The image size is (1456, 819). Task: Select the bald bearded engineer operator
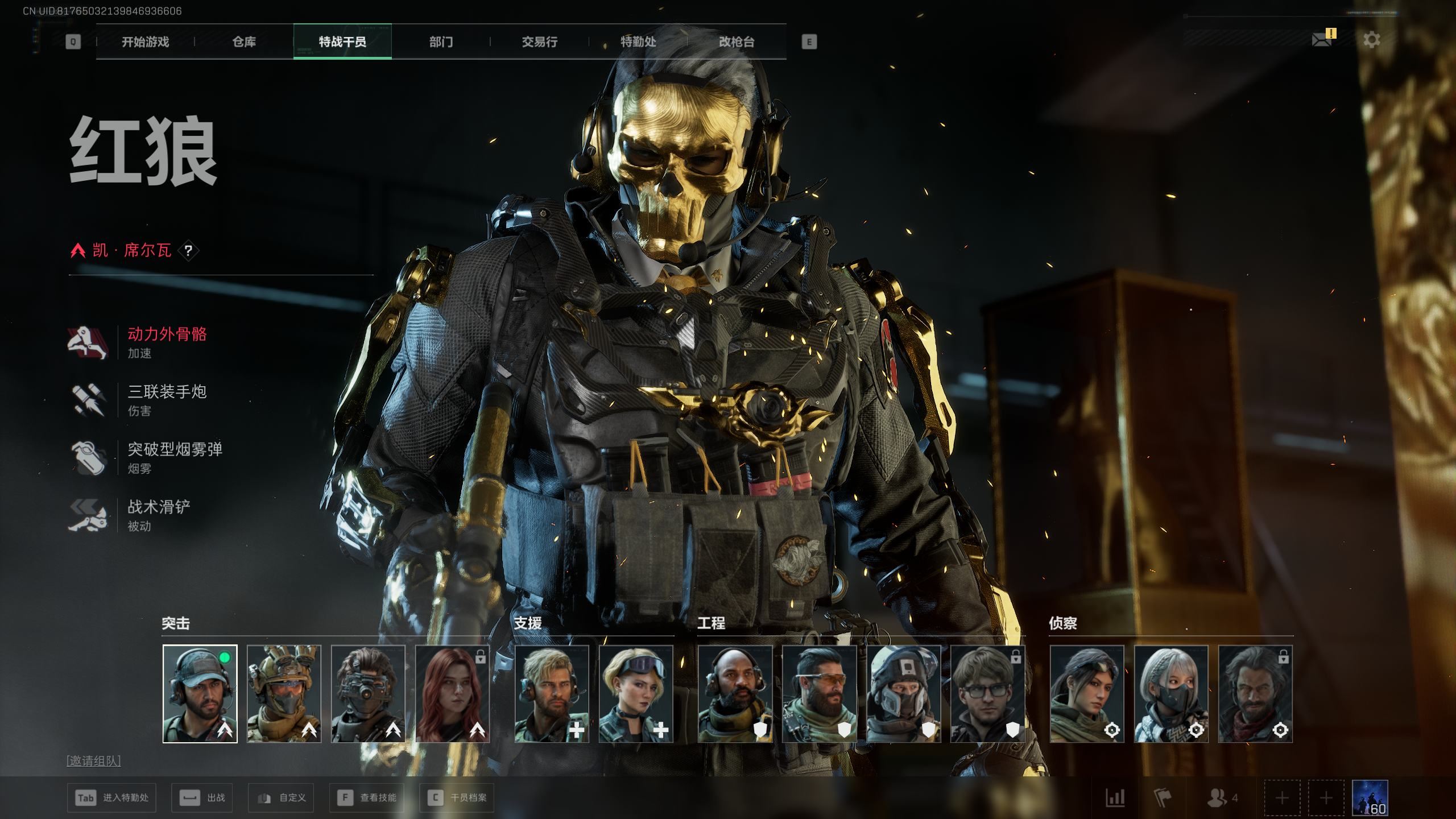(x=735, y=693)
